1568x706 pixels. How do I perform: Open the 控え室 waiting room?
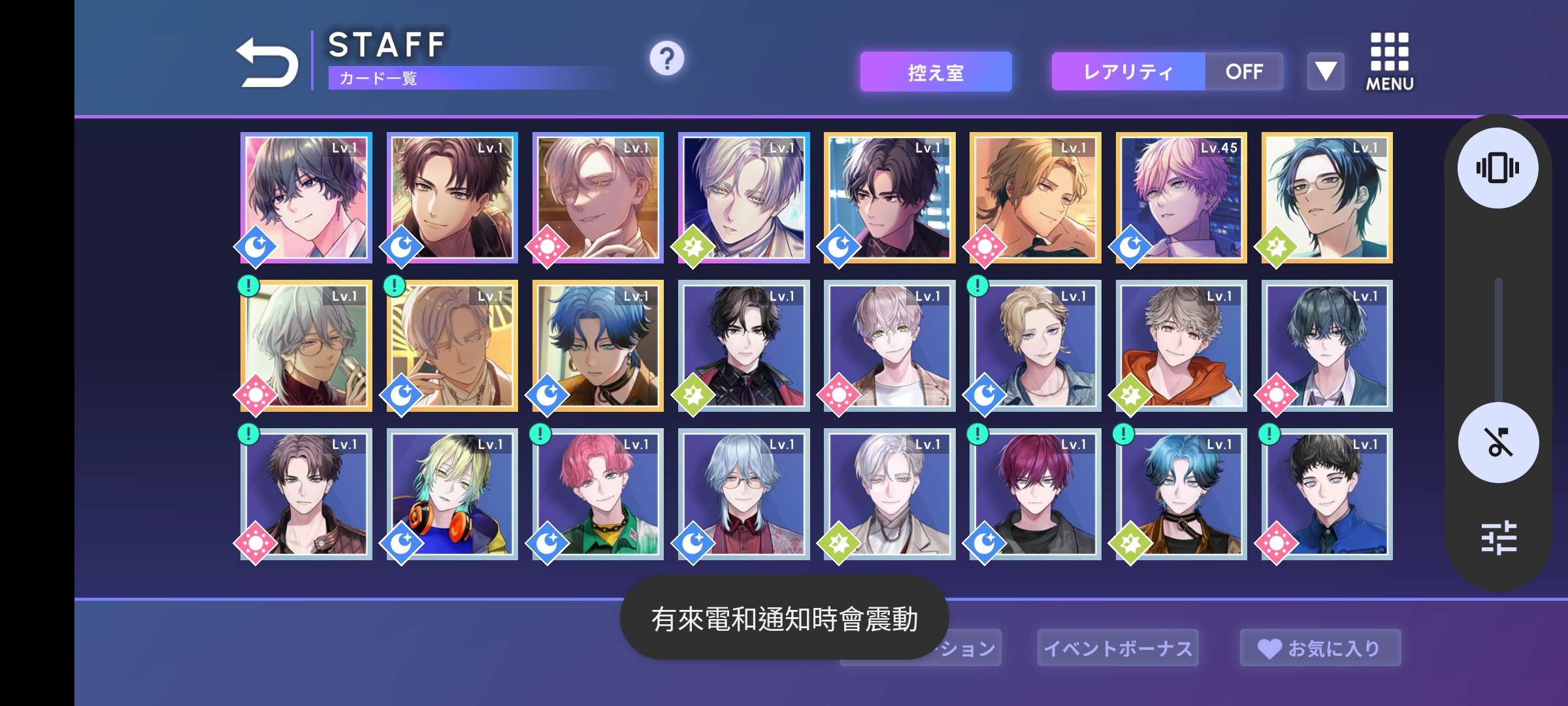coord(936,72)
